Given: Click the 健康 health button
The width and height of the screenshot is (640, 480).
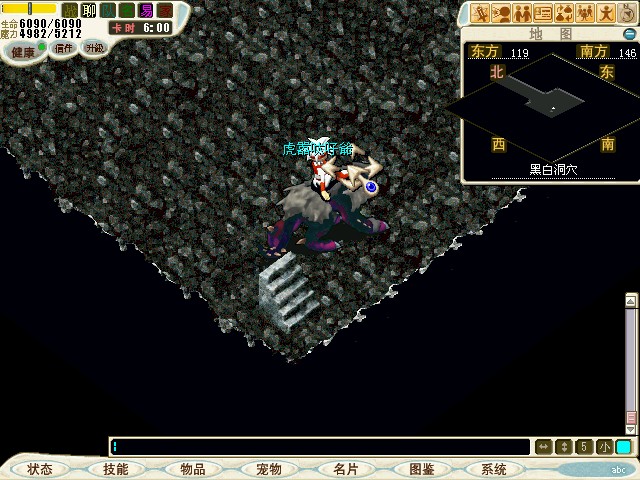Looking at the screenshot, I should [x=24, y=50].
